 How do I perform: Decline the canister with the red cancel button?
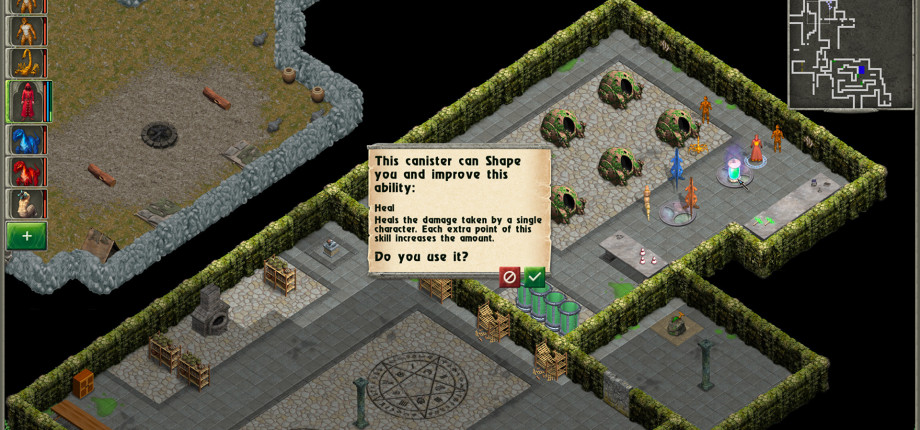click(x=510, y=277)
